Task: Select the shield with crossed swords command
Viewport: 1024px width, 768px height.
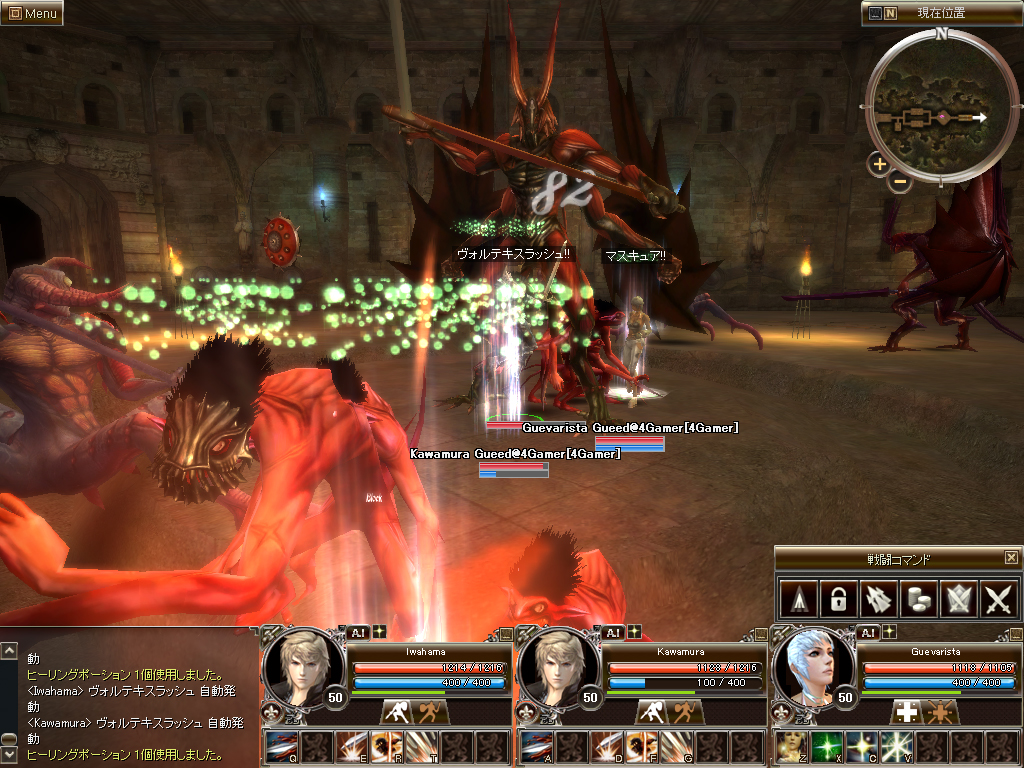Action: (958, 599)
